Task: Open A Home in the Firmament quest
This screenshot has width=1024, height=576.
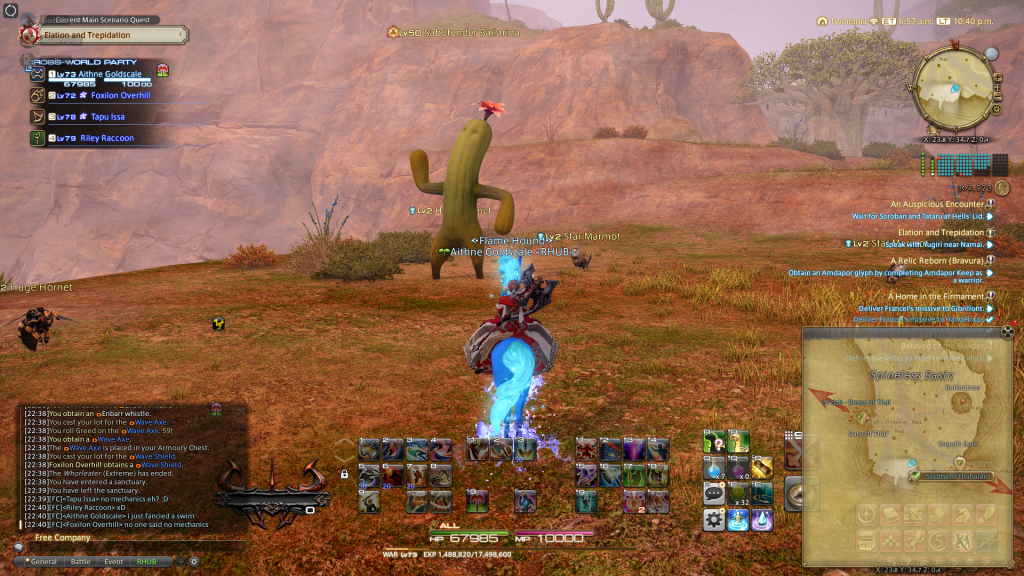Action: coord(935,296)
